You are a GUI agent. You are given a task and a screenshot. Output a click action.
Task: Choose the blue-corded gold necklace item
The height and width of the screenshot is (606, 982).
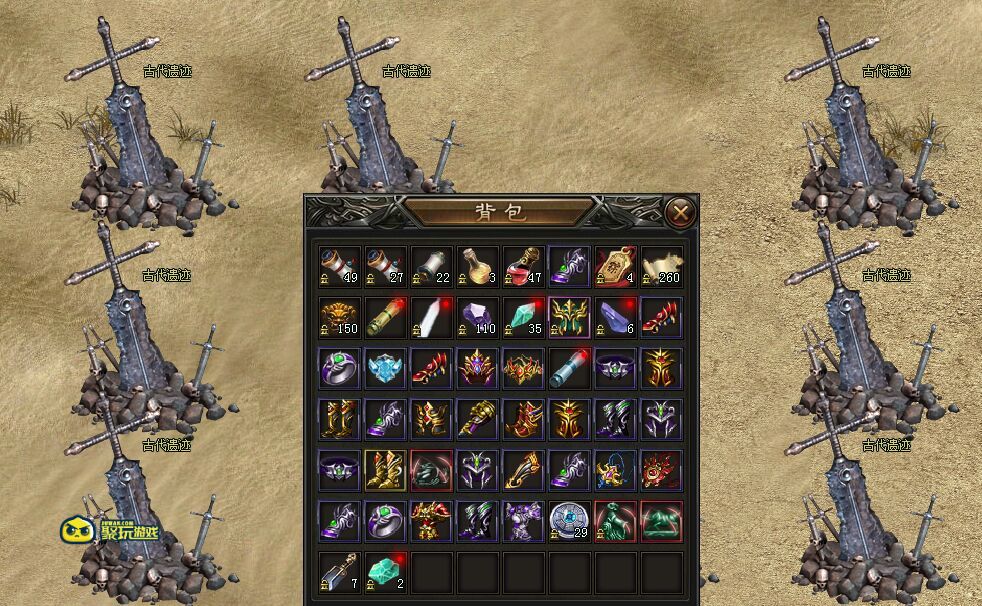(616, 470)
